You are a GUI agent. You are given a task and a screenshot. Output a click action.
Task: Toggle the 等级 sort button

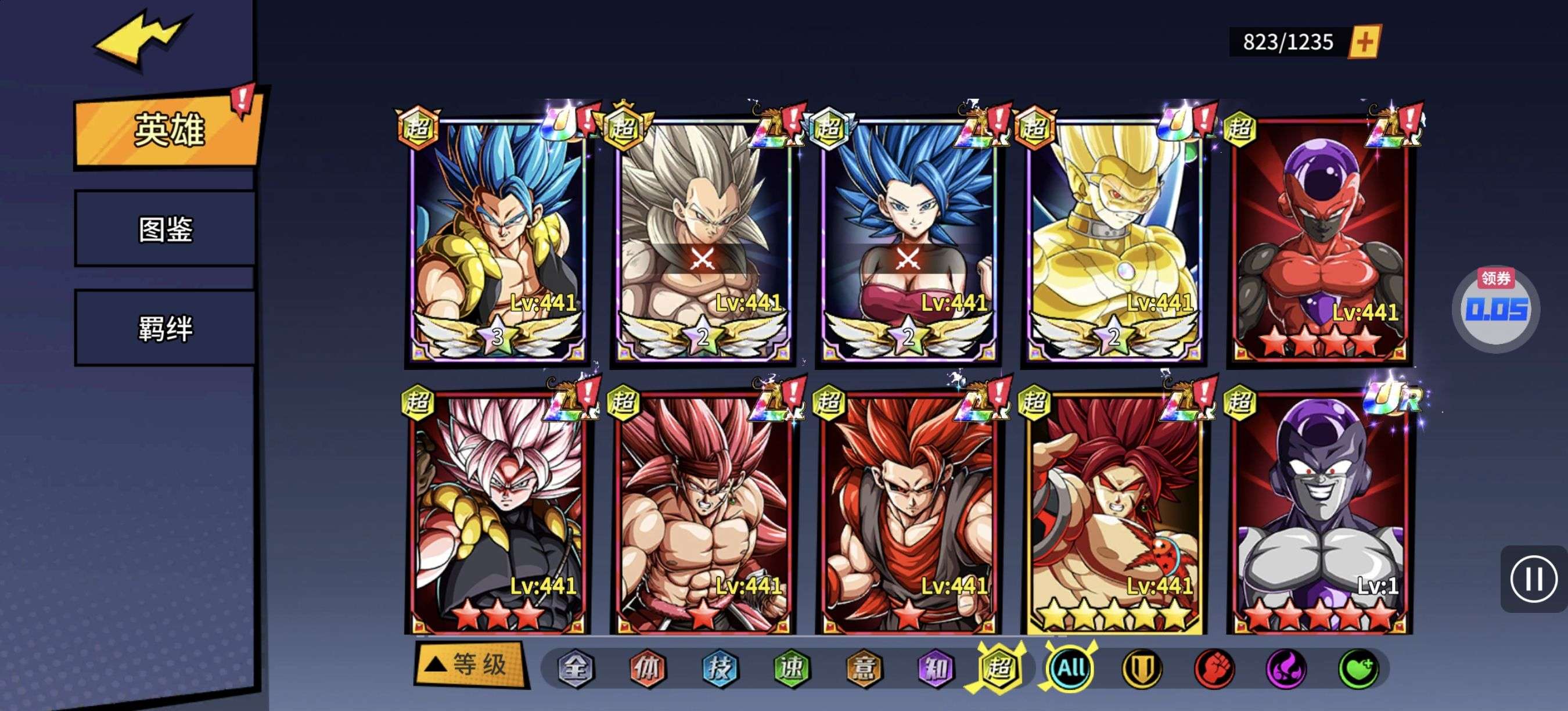[470, 664]
